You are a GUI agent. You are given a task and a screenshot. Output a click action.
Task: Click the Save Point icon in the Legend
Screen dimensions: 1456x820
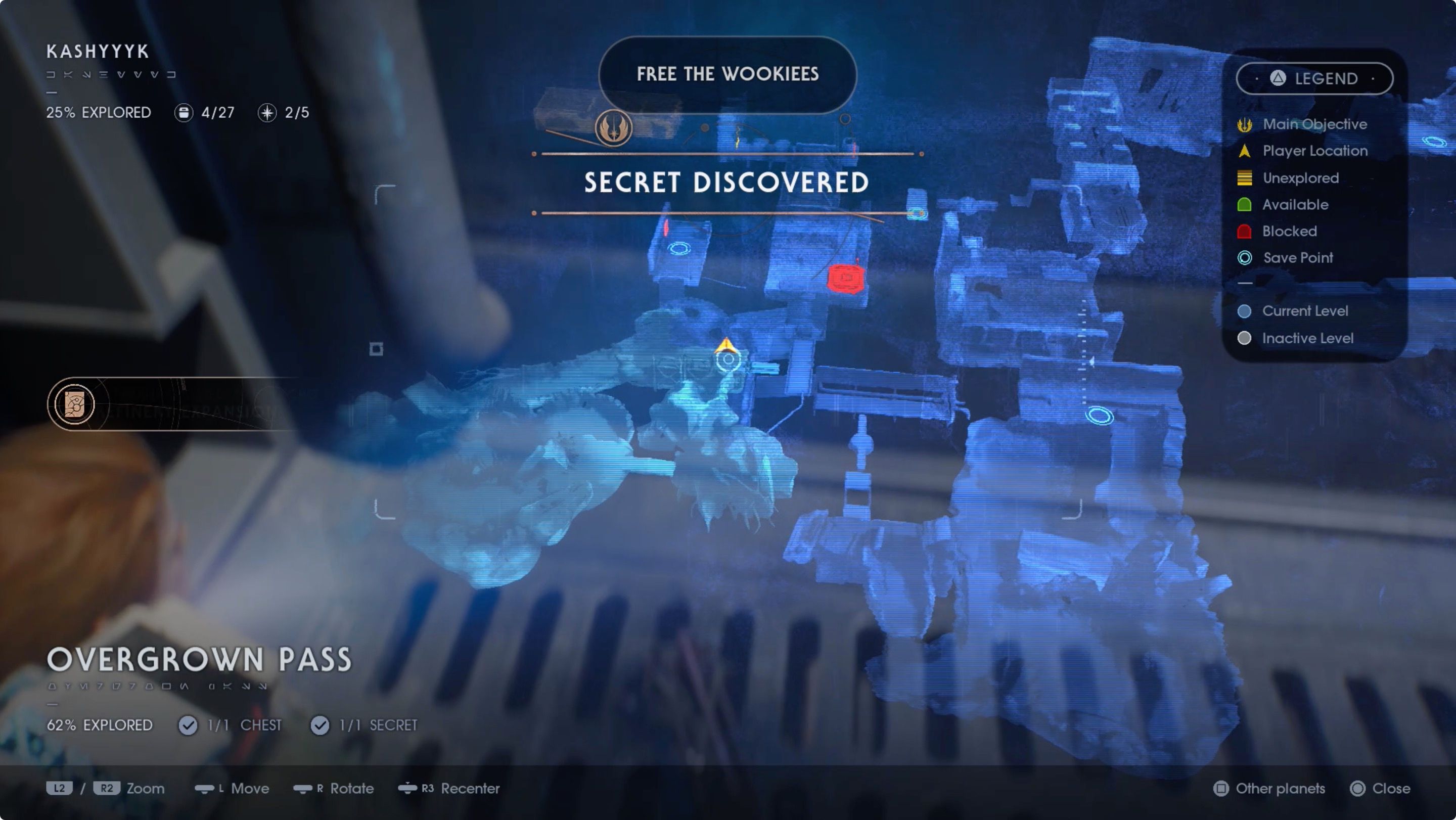1244,258
